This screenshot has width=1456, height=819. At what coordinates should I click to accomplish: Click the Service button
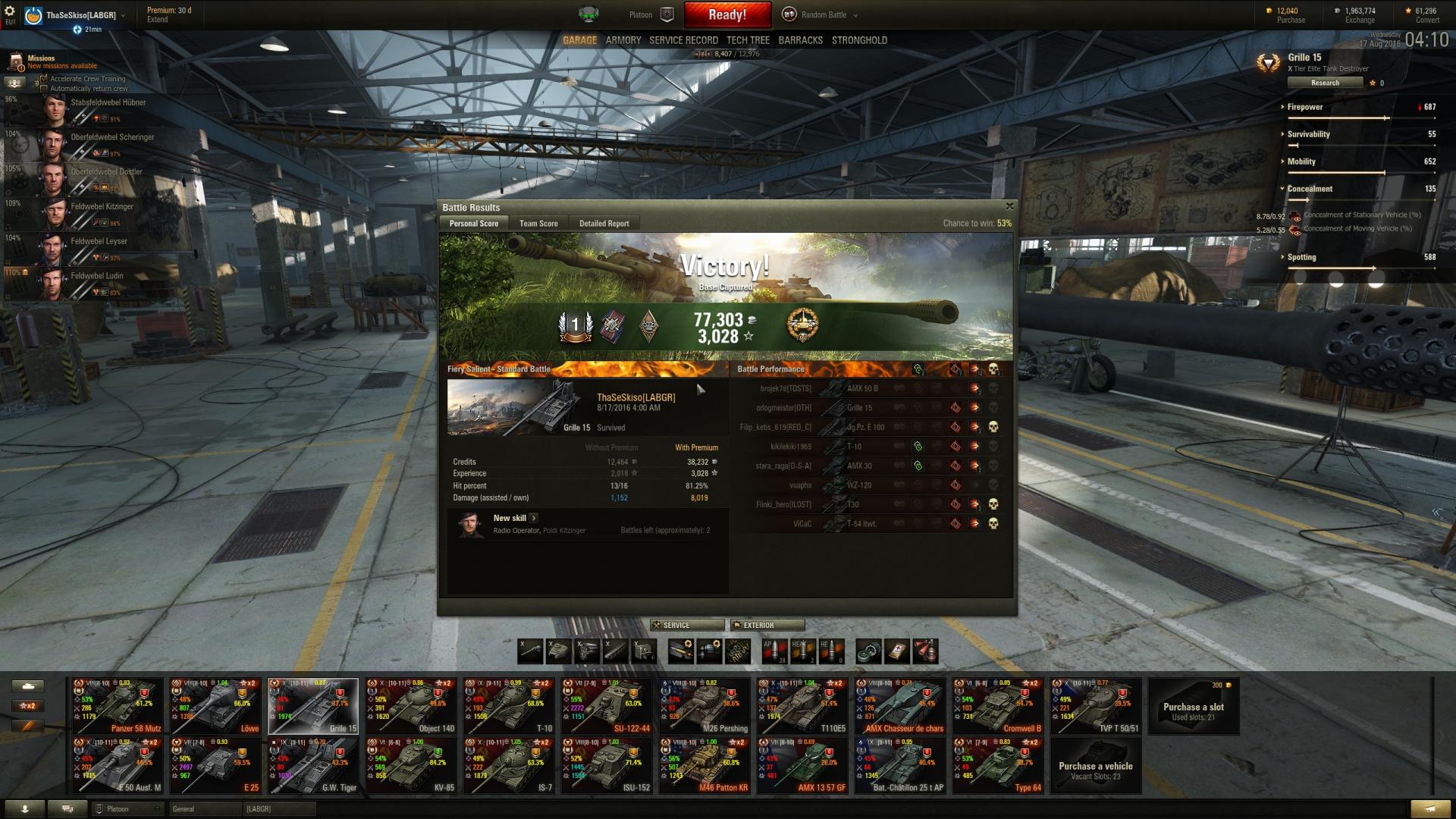click(686, 625)
